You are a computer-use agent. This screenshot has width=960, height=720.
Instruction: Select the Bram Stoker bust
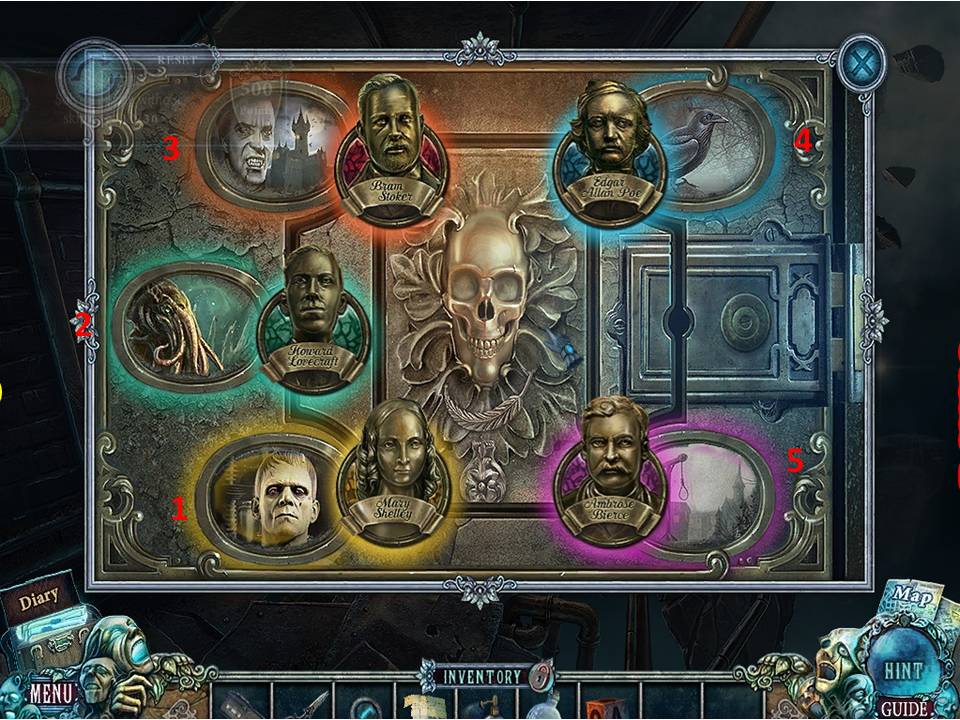386,138
